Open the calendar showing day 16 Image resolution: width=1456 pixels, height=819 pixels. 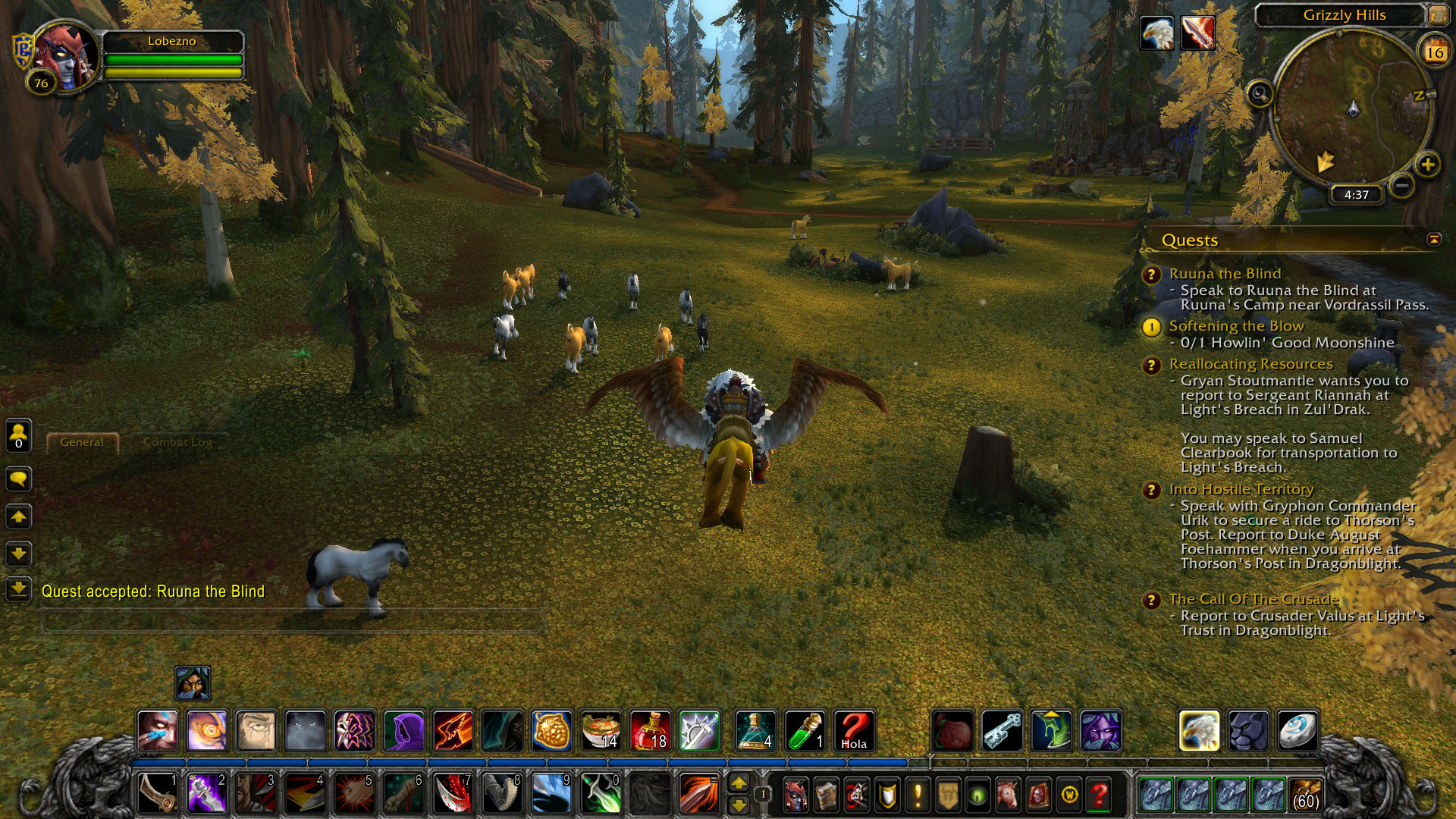(1434, 52)
